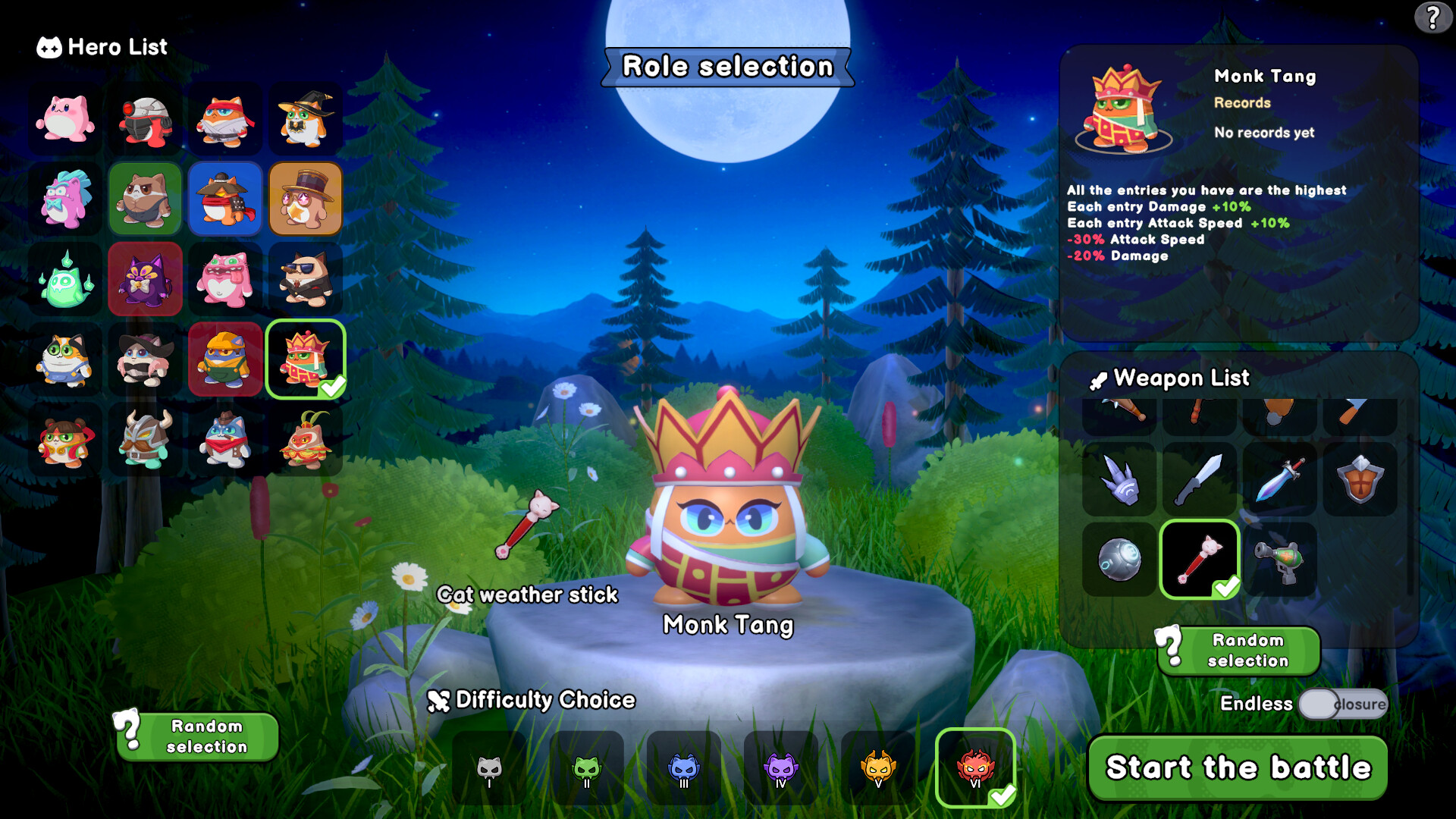The image size is (1456, 819).
Task: Select the claw gauntlet weapon
Action: tap(1121, 479)
